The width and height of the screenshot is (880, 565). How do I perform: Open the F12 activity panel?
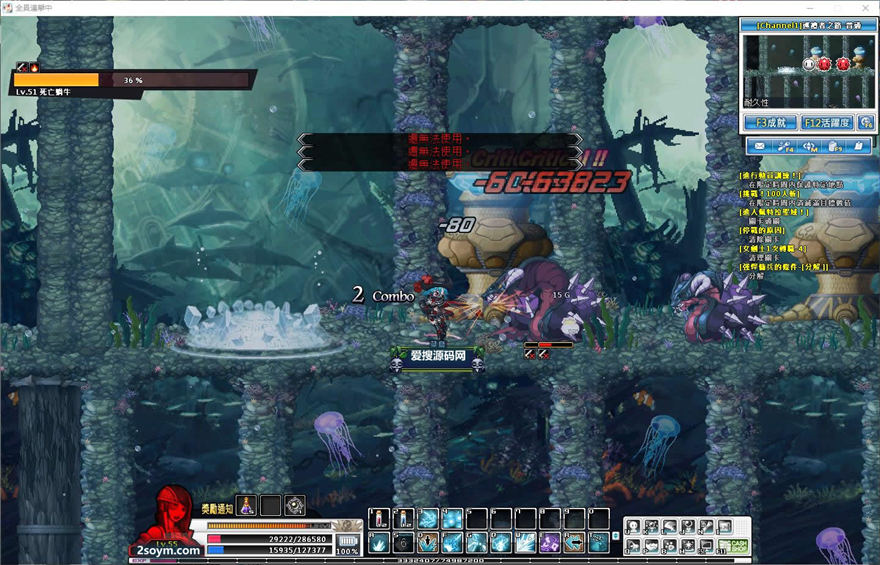(x=826, y=123)
